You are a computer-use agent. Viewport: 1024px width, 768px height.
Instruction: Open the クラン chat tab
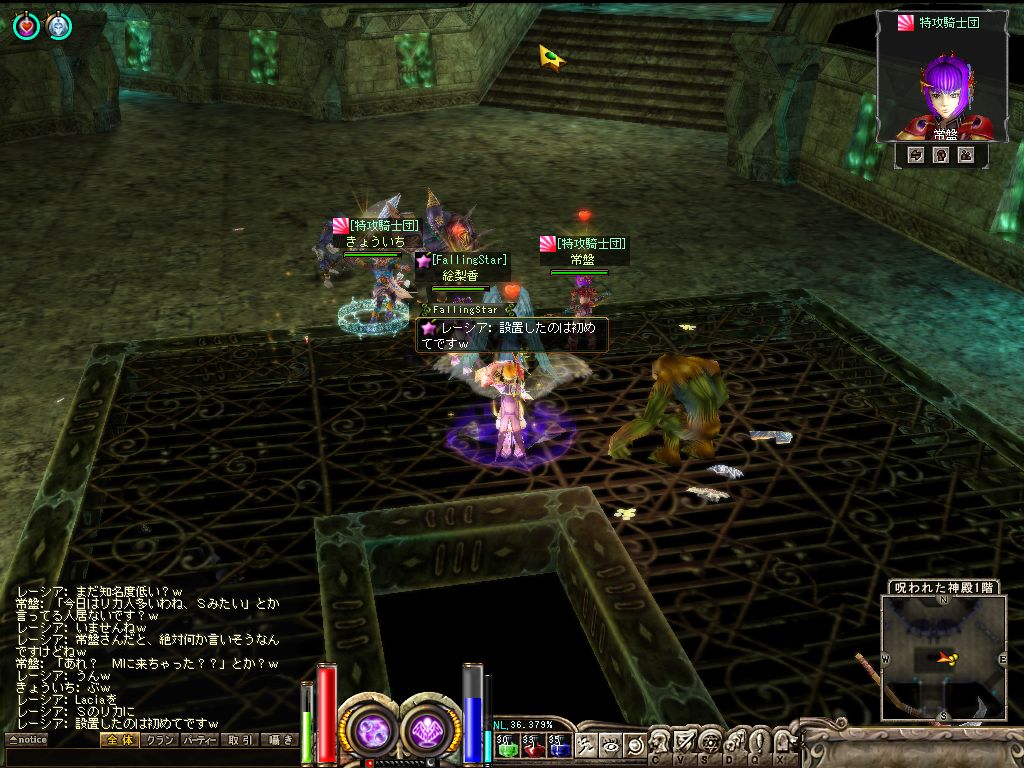[159, 740]
